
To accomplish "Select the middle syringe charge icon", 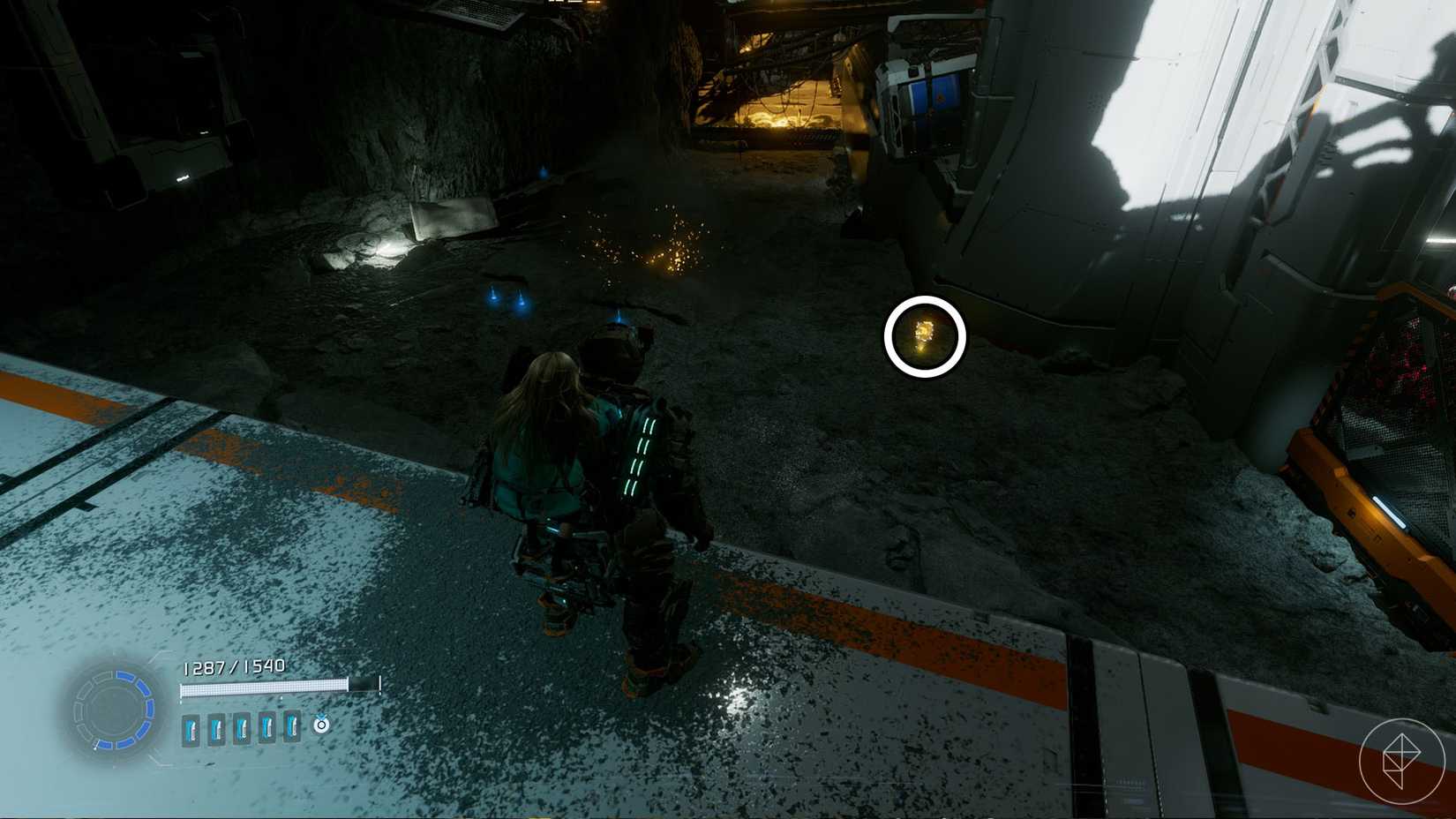I will 242,728.
